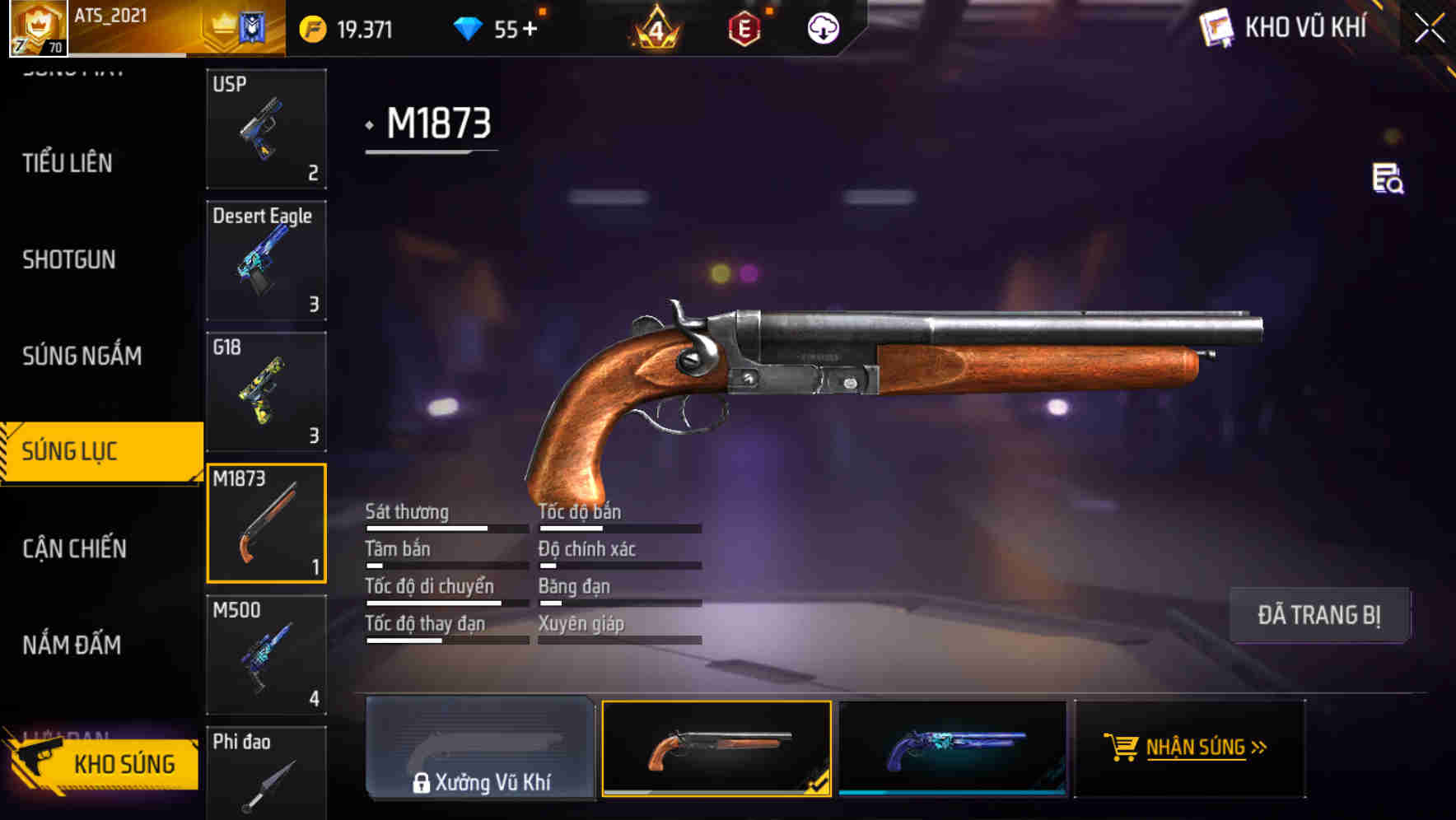Click the locked Xưởng Vũ Khí panel
1456x820 pixels.
(x=480, y=749)
